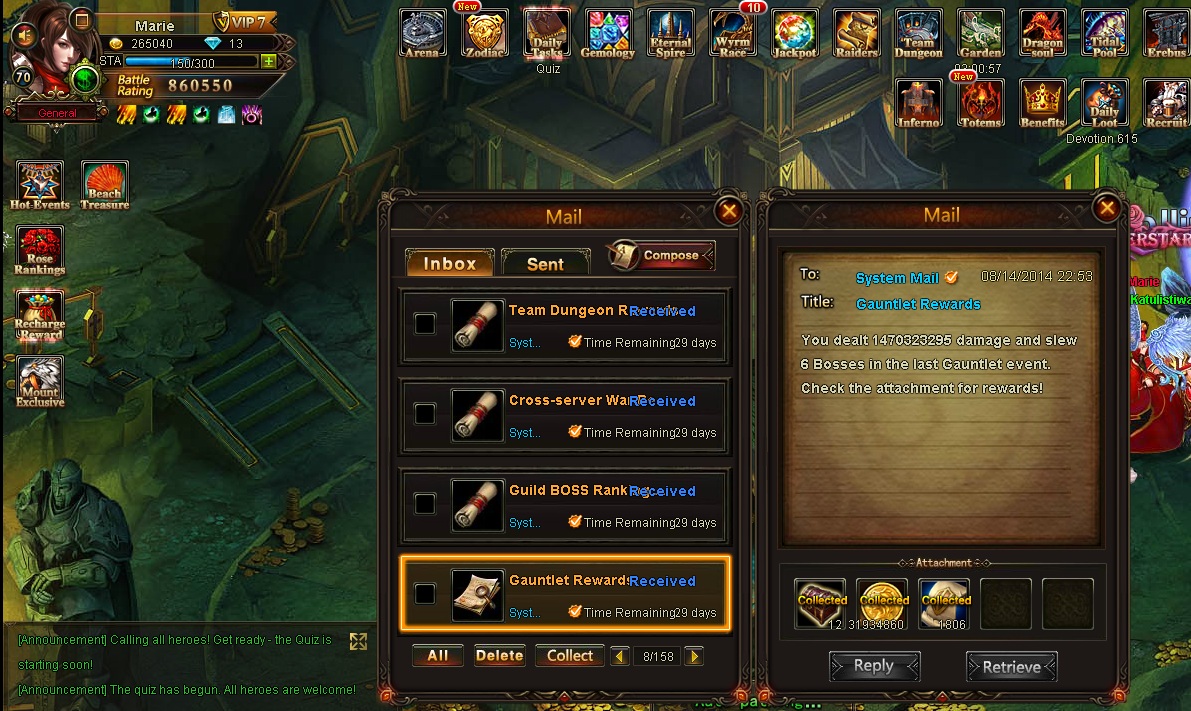Click the green plus to add stamina
This screenshot has width=1191, height=711.
tap(268, 61)
